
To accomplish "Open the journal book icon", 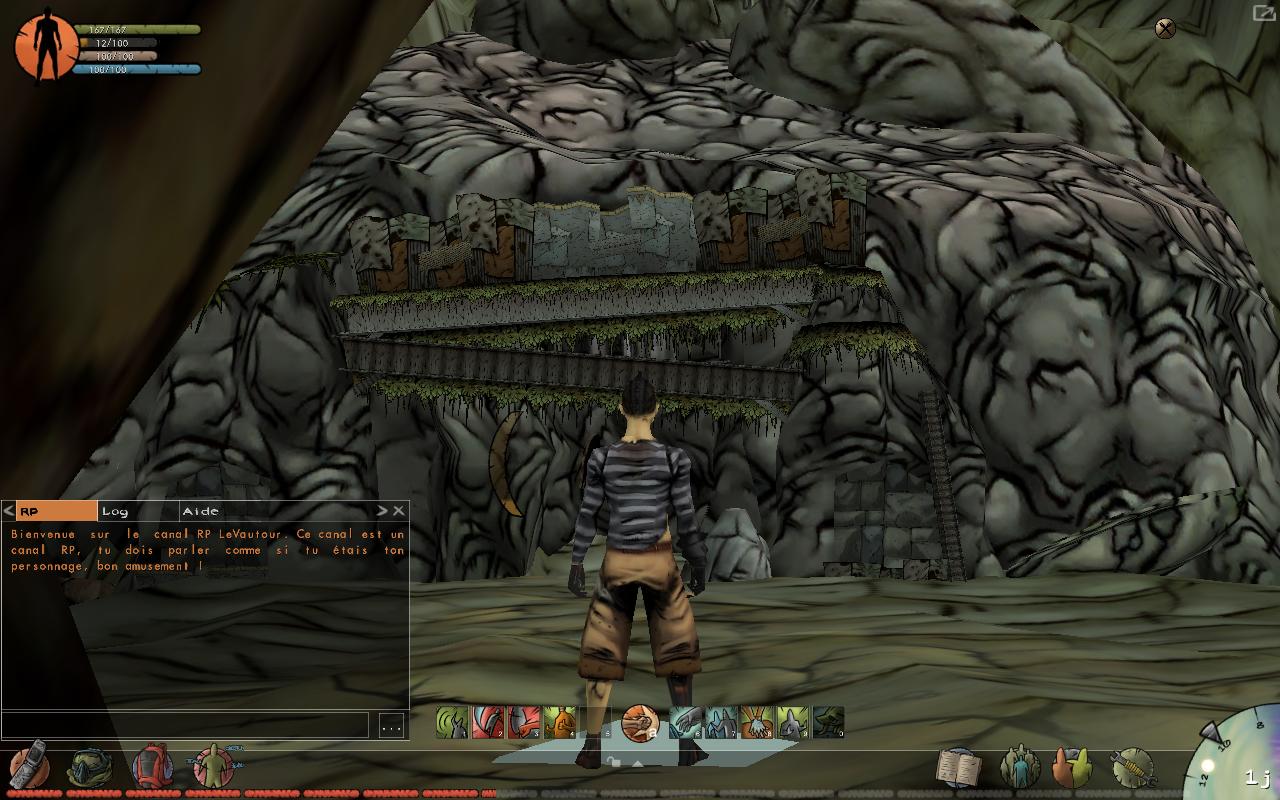I will point(958,767).
